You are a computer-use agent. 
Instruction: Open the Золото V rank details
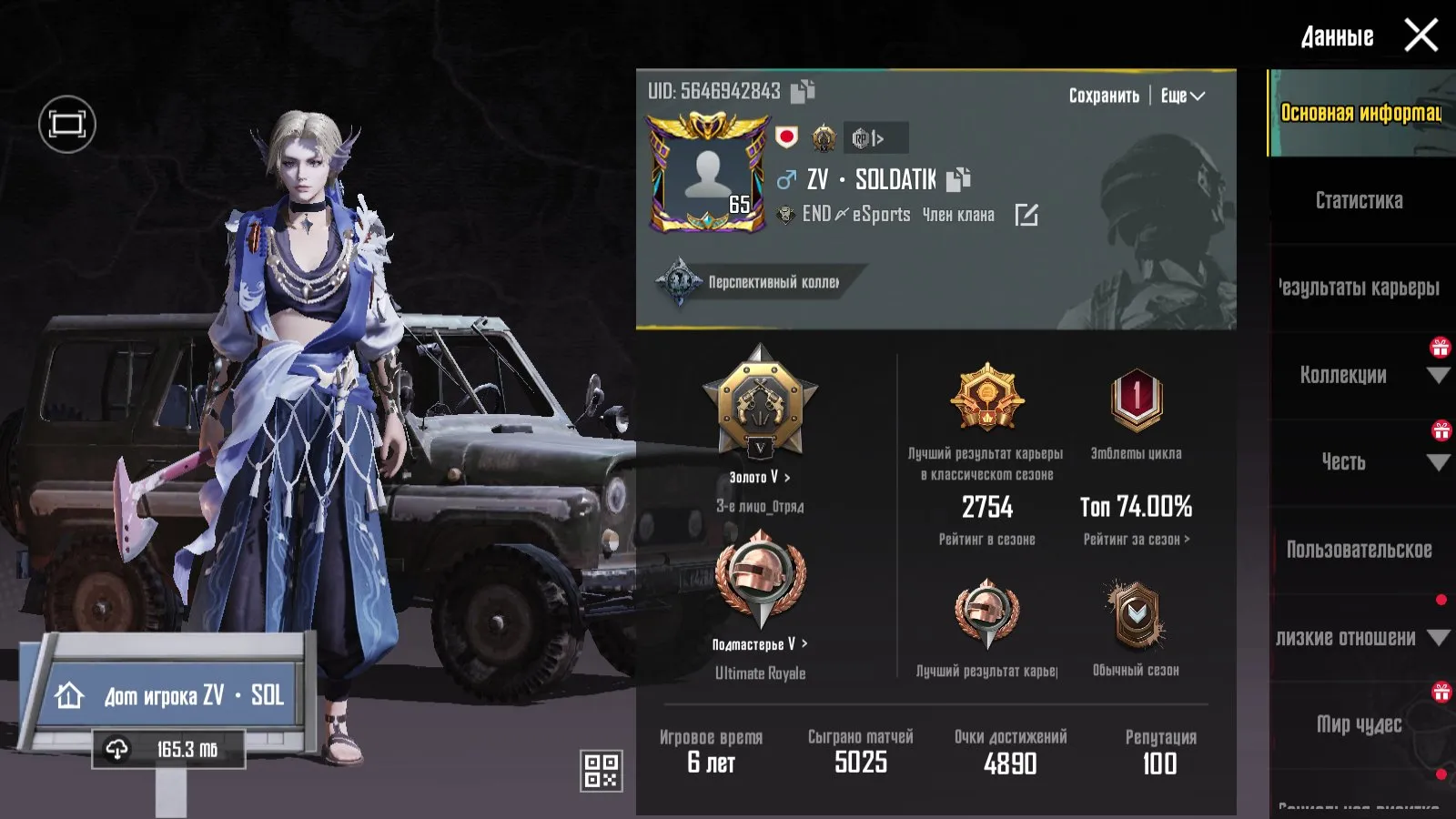[x=760, y=477]
